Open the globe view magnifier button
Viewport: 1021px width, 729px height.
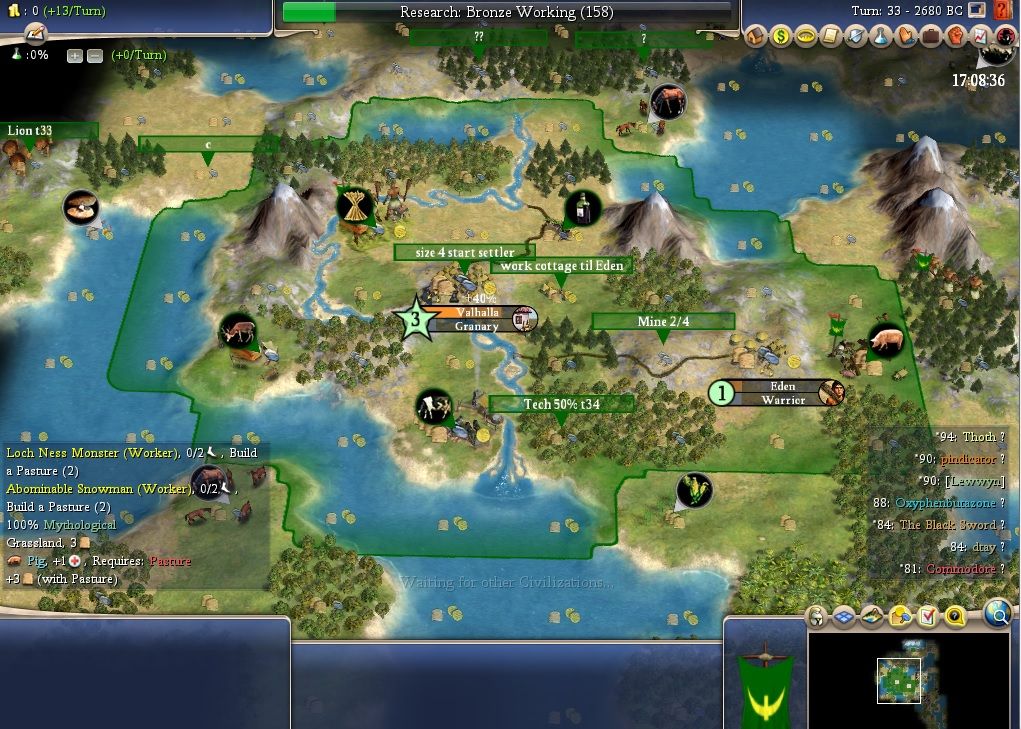(x=996, y=614)
